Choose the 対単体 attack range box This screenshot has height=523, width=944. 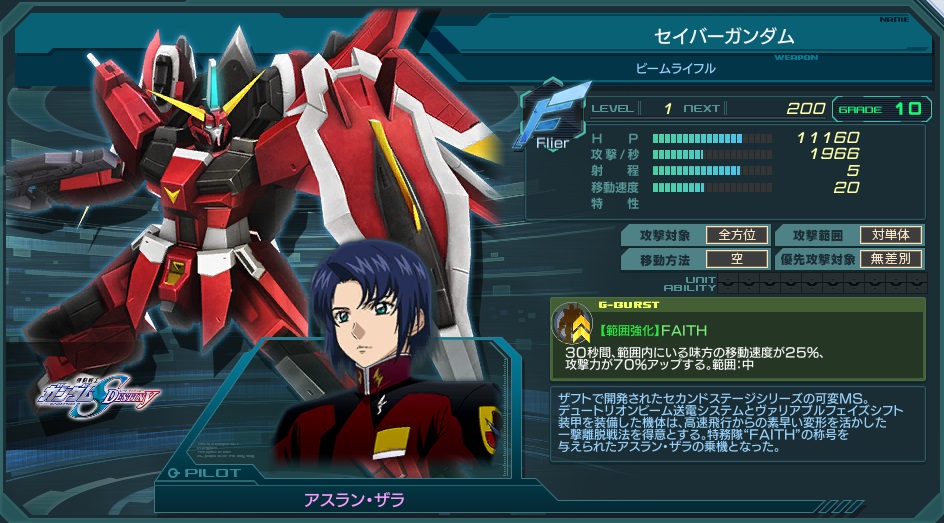890,236
